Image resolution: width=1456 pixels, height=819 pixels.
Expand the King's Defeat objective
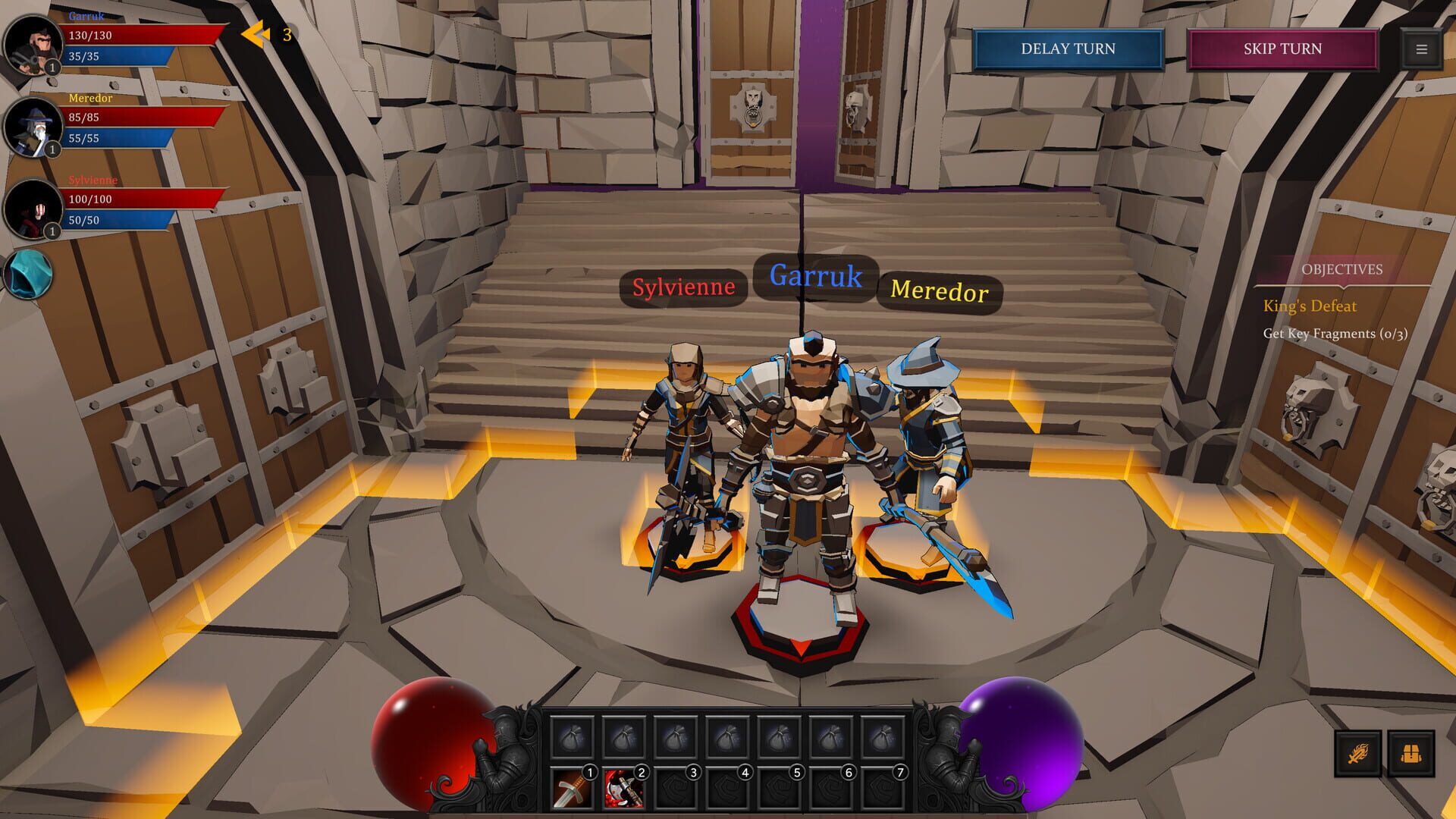1310,306
